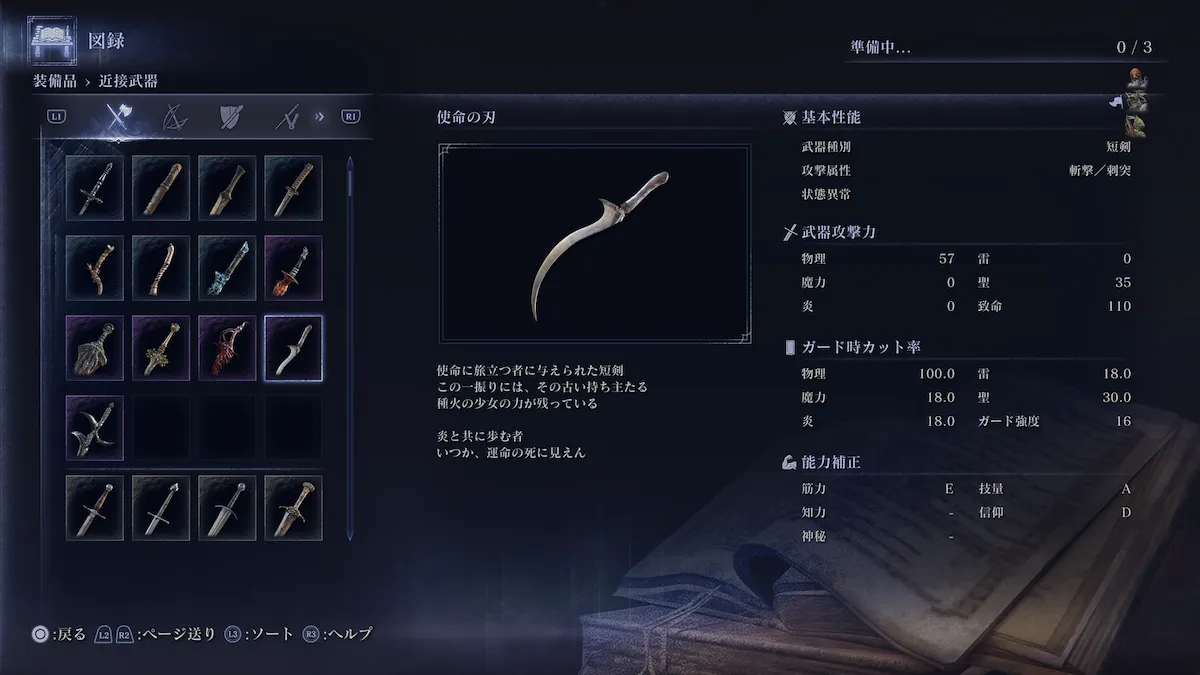
Task: Choose the red thorned dagger slot
Action: click(227, 347)
